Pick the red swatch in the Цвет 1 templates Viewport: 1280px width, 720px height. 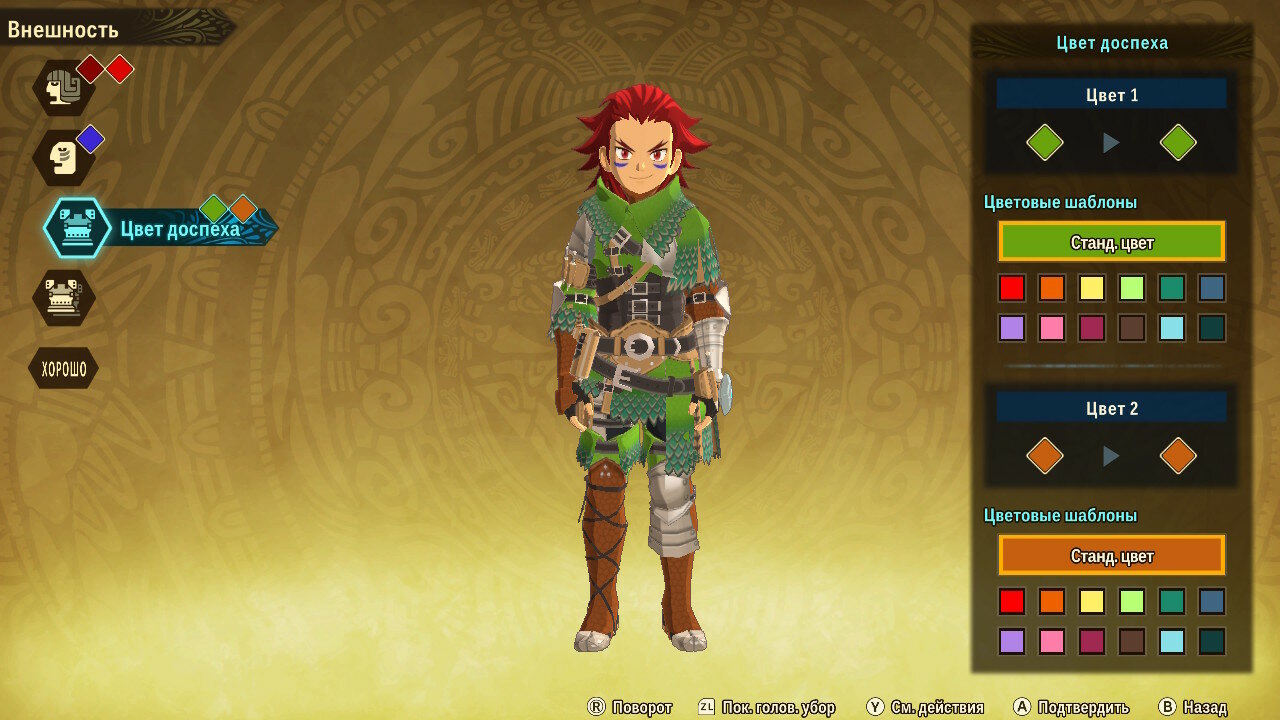coord(1012,288)
